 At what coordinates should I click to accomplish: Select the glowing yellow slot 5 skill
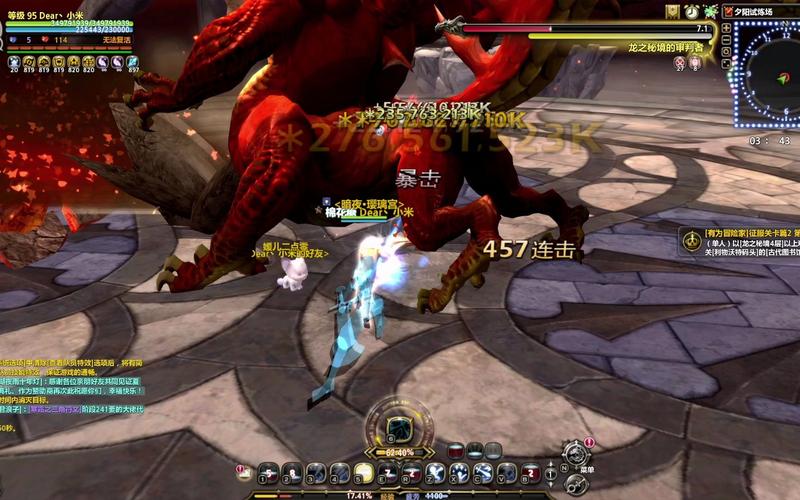point(364,472)
